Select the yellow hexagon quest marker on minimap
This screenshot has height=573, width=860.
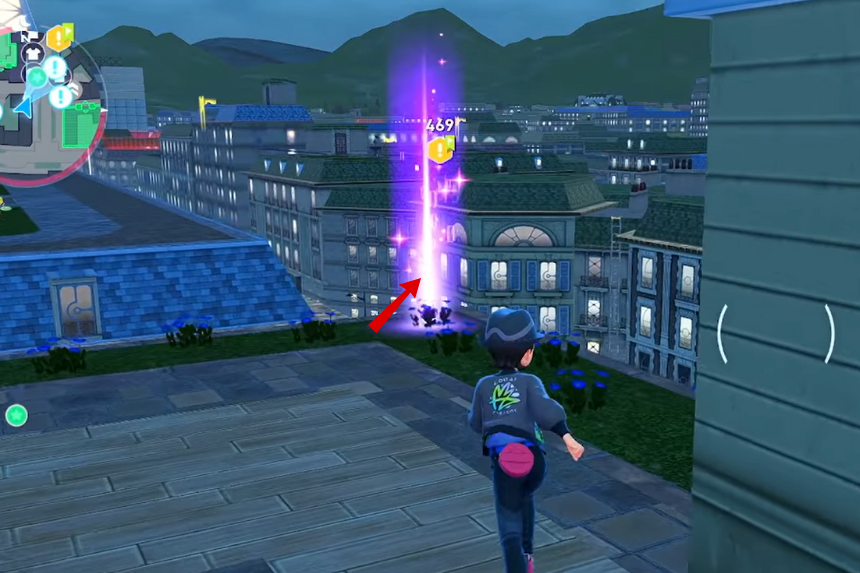tap(60, 38)
